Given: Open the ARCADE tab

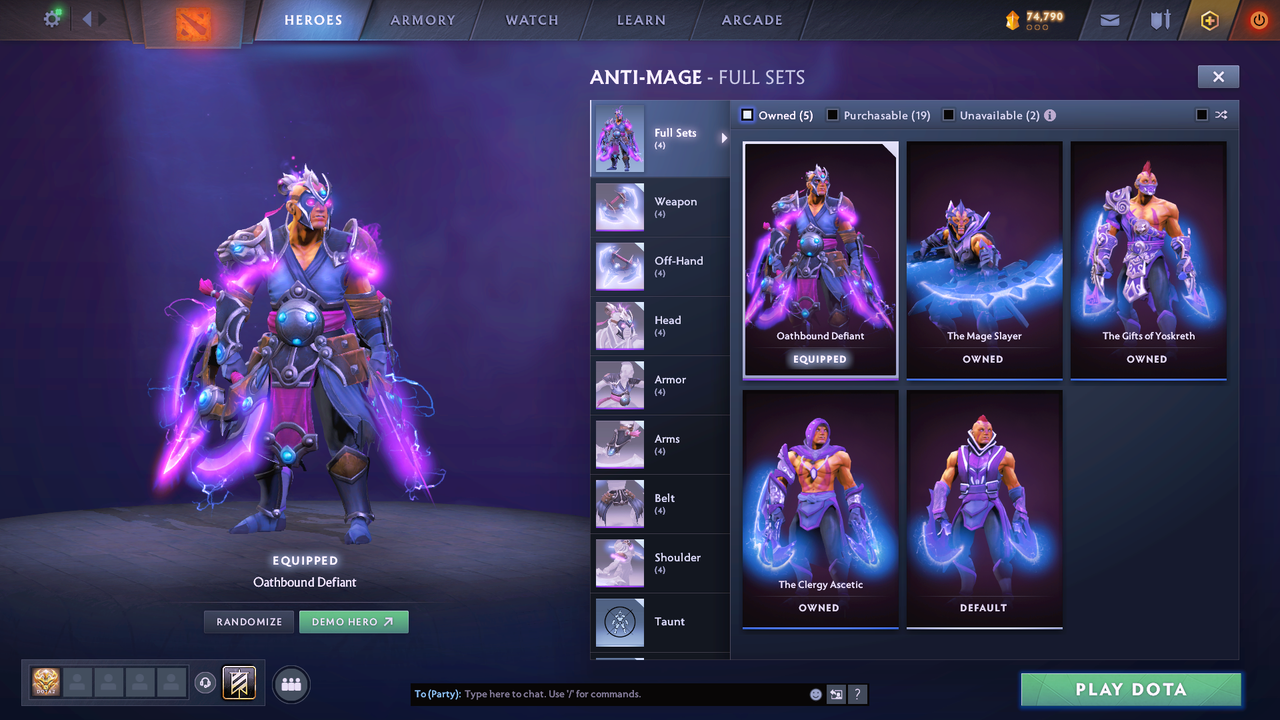Looking at the screenshot, I should click(x=751, y=20).
